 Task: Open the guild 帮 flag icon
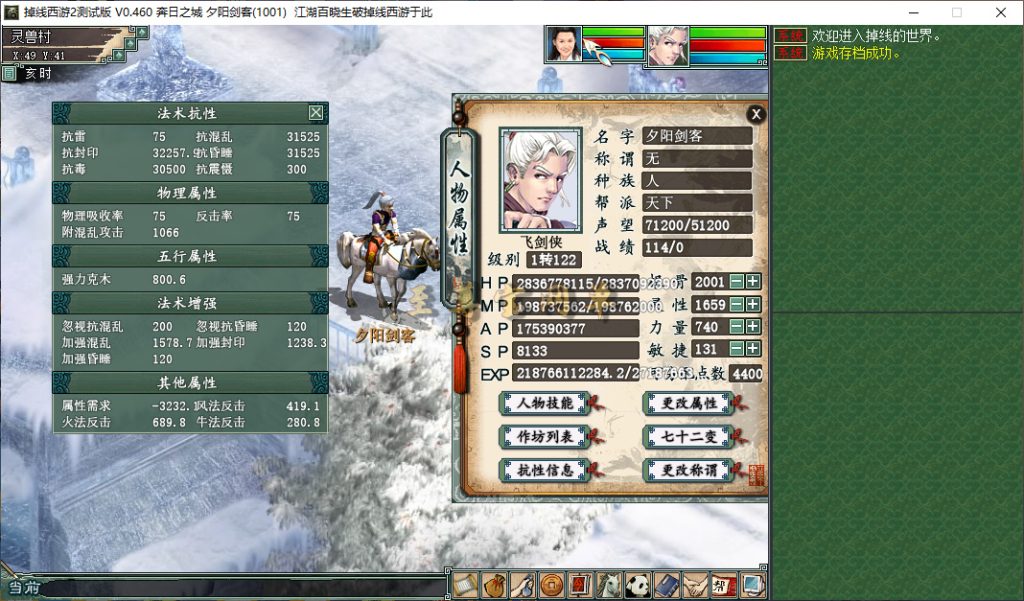[724, 585]
